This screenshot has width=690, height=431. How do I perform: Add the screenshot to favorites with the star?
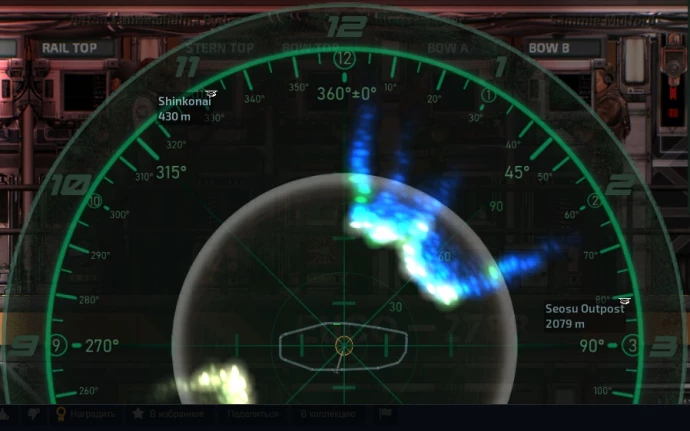(x=138, y=413)
